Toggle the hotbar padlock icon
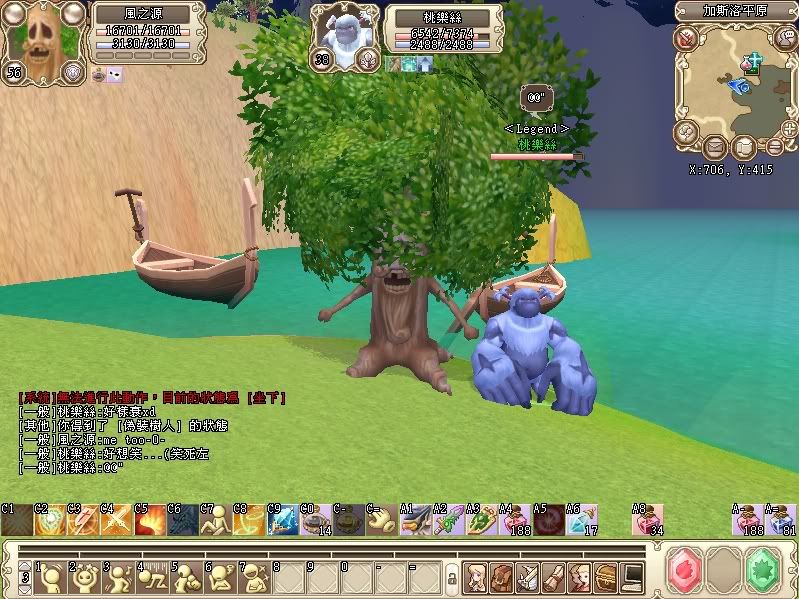The width and height of the screenshot is (799, 599). pyautogui.click(x=452, y=577)
